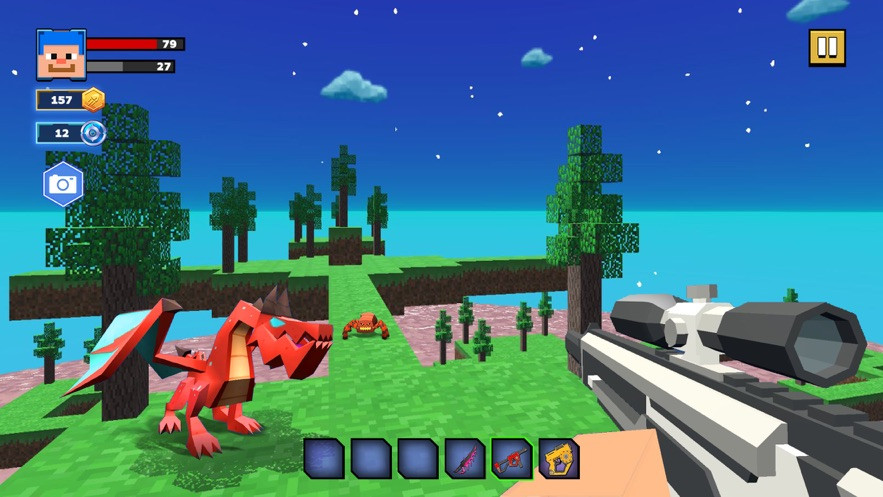Viewport: 883px width, 497px height.
Task: Equip the yellow pistol from the hotbar
Action: coord(559,458)
